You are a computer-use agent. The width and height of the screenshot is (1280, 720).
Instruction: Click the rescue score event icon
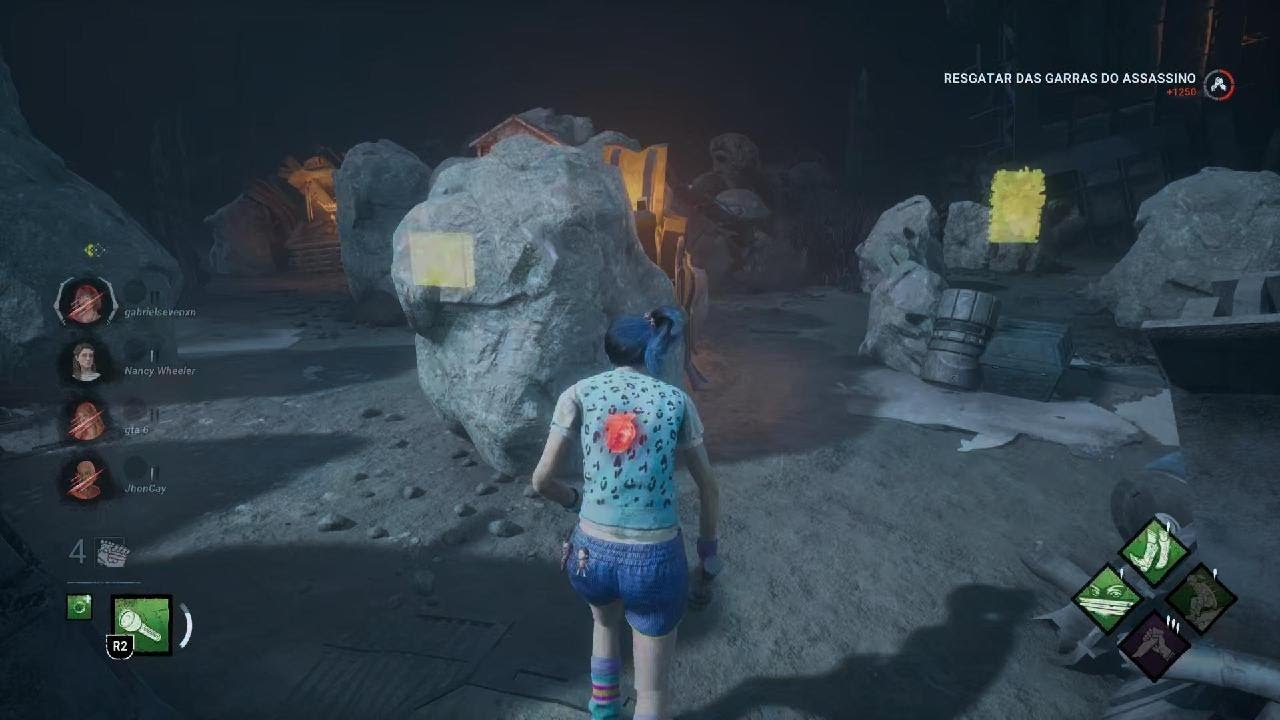[x=1218, y=85]
